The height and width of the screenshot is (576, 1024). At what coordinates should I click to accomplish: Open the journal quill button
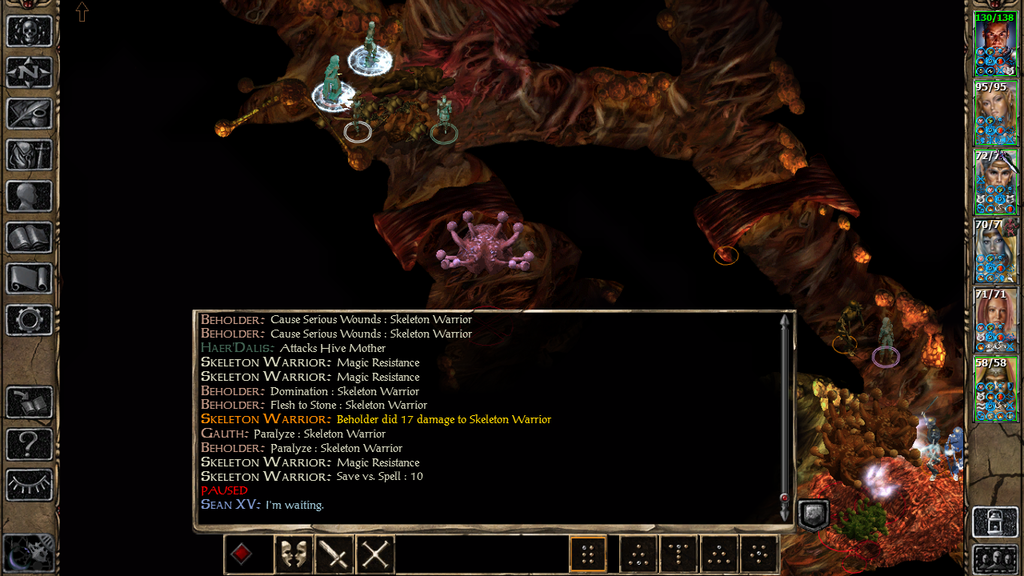[29, 113]
